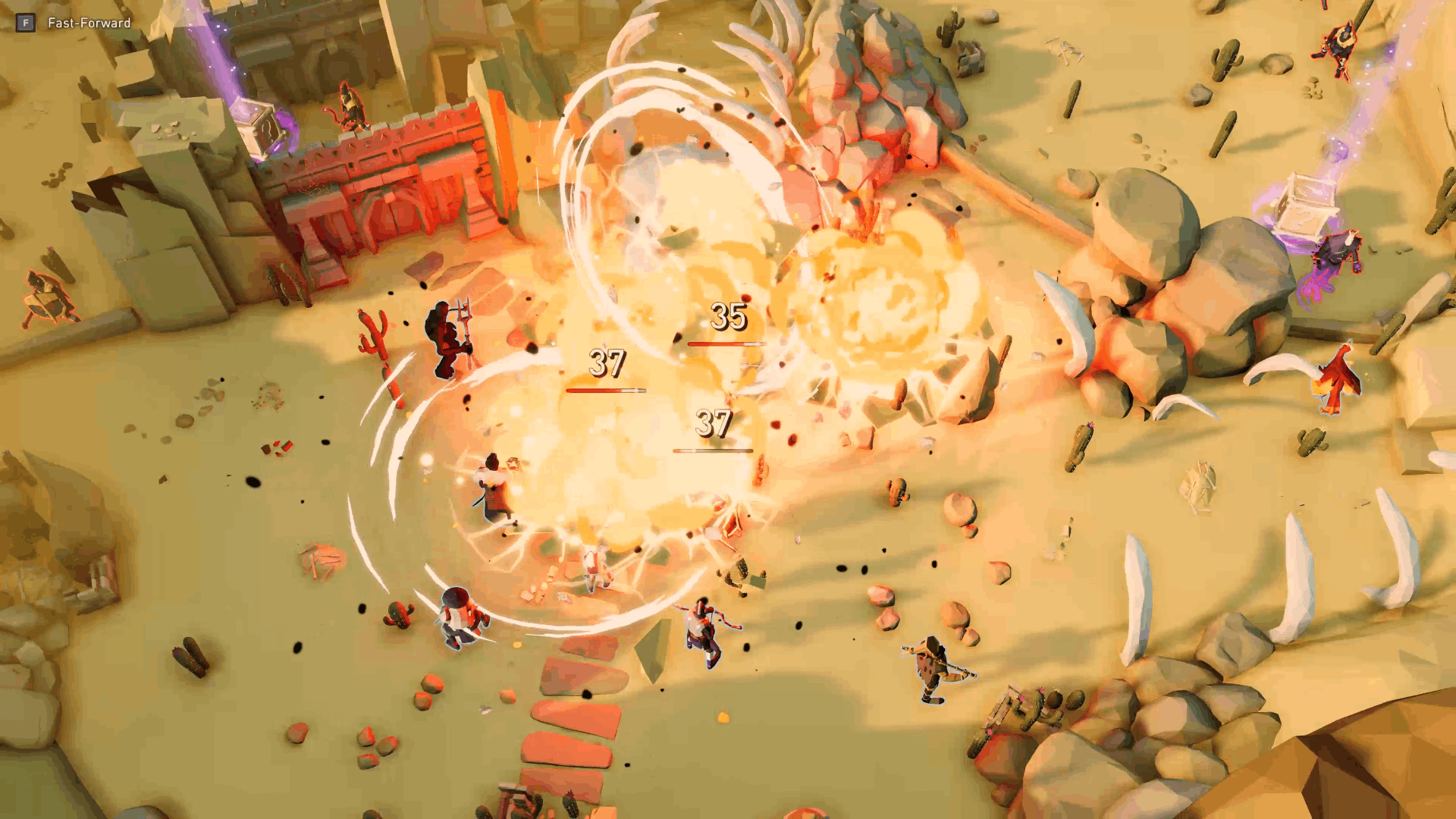Click the Fast-Forward label text
The width and height of the screenshot is (1456, 819).
point(87,24)
